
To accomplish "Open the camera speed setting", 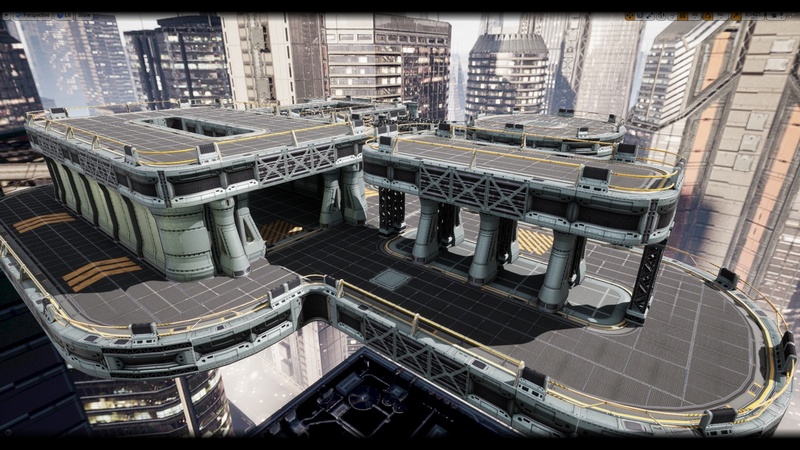I will coord(776,15).
